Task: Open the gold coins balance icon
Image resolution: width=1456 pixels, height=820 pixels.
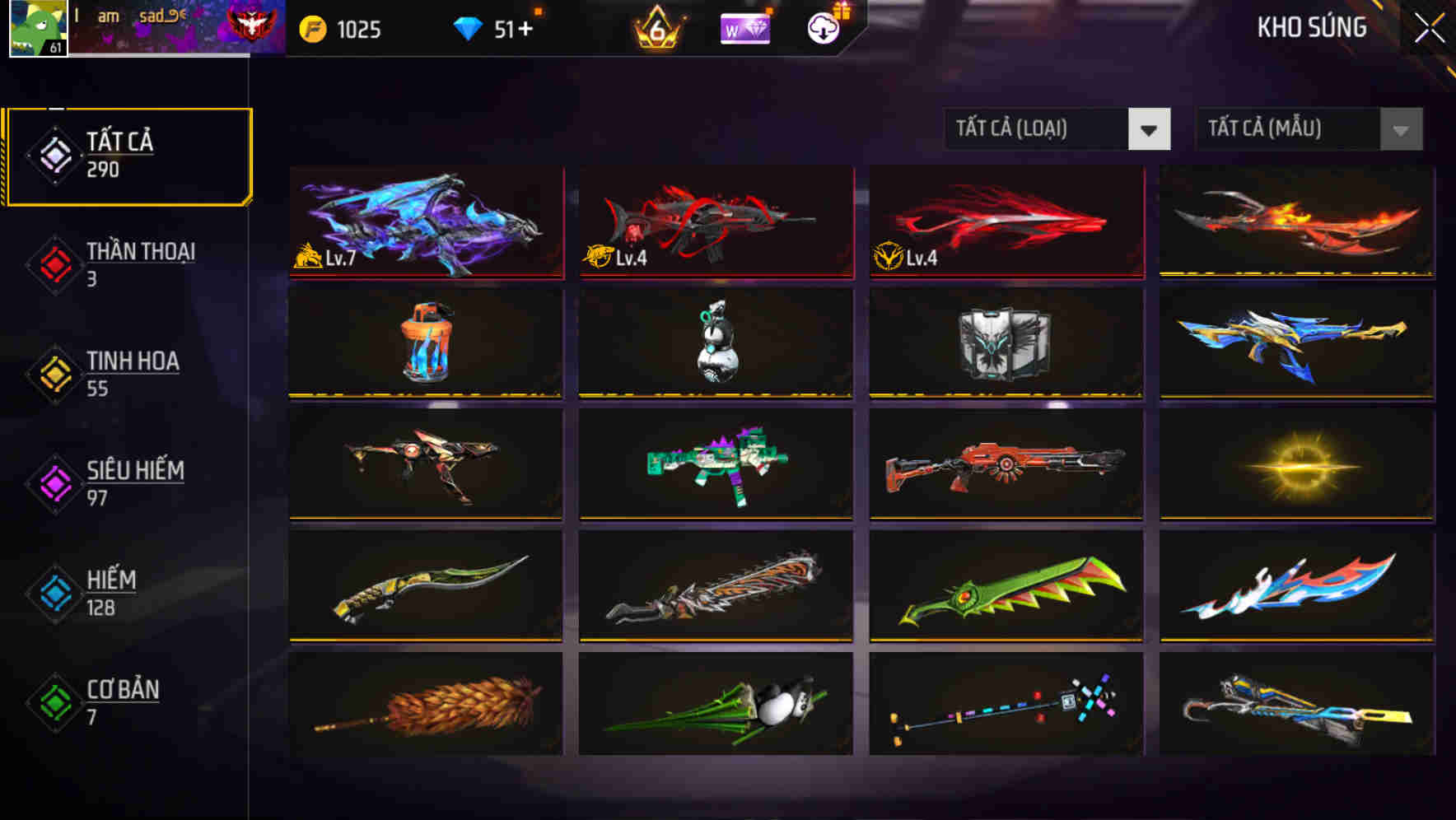Action: (x=313, y=28)
